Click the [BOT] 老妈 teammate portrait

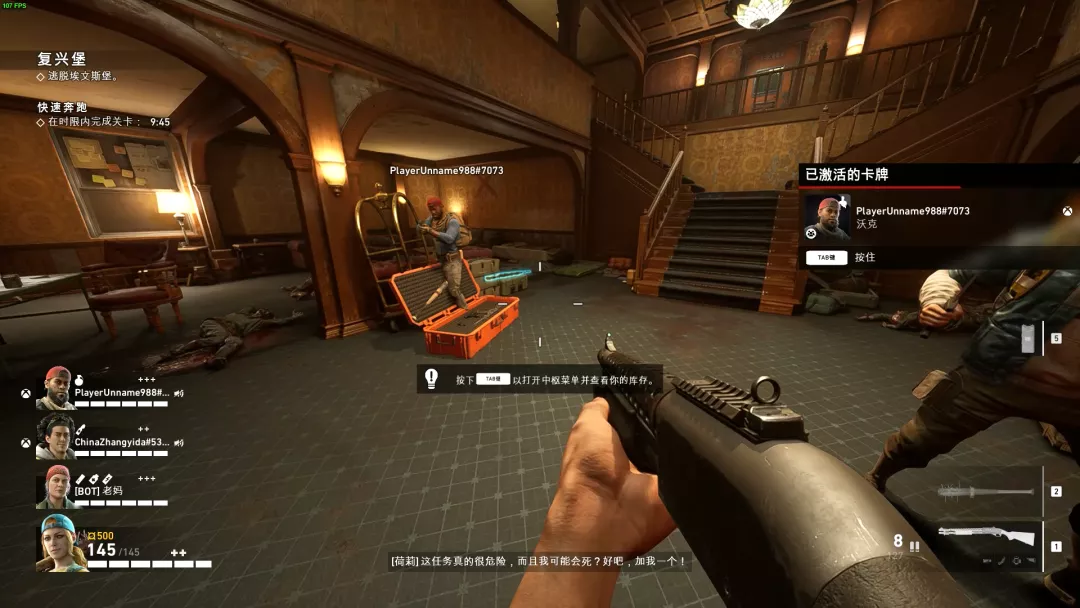click(x=56, y=486)
